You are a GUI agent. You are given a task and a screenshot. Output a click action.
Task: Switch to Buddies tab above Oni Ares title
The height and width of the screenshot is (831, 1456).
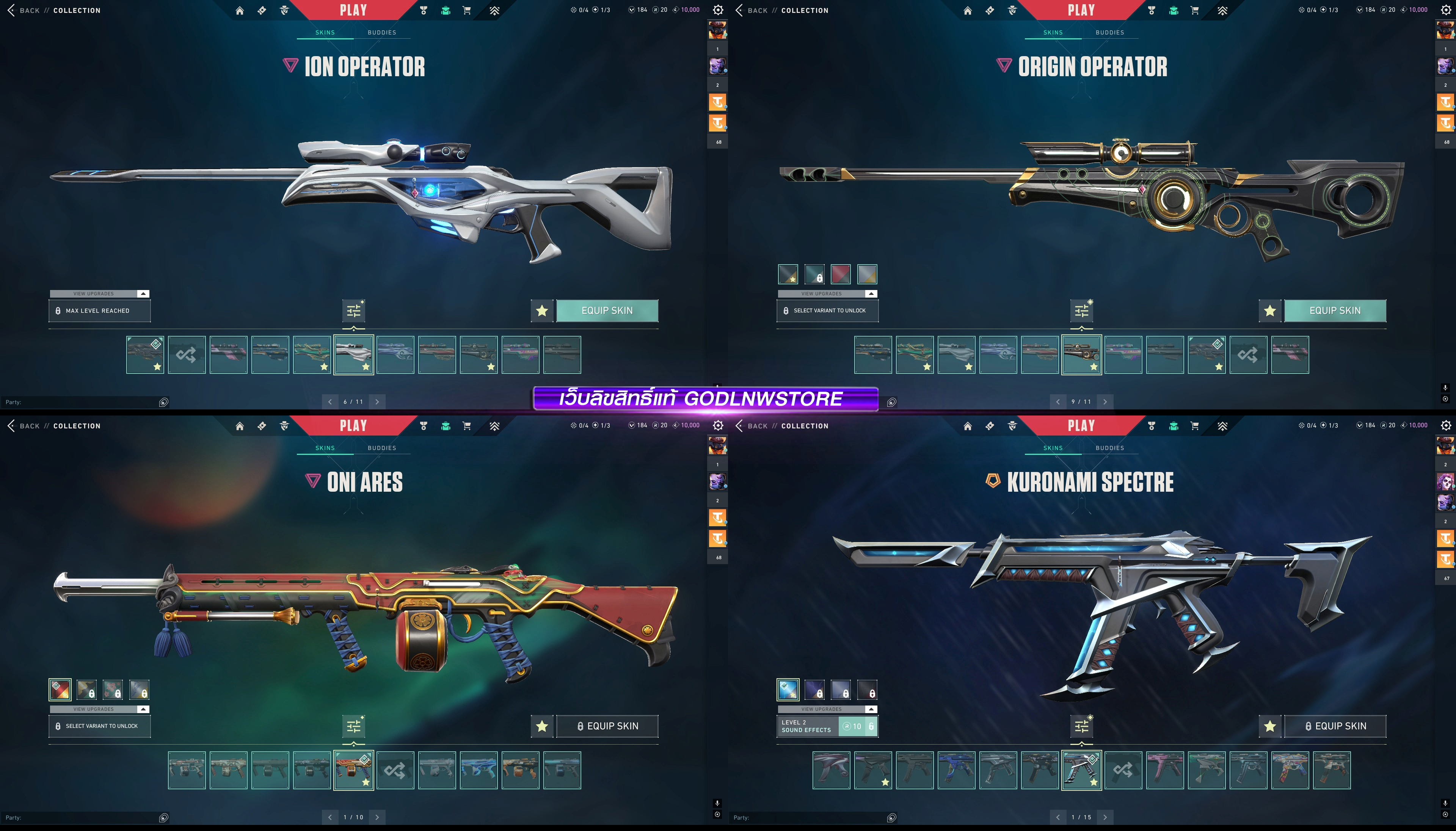pyautogui.click(x=382, y=448)
